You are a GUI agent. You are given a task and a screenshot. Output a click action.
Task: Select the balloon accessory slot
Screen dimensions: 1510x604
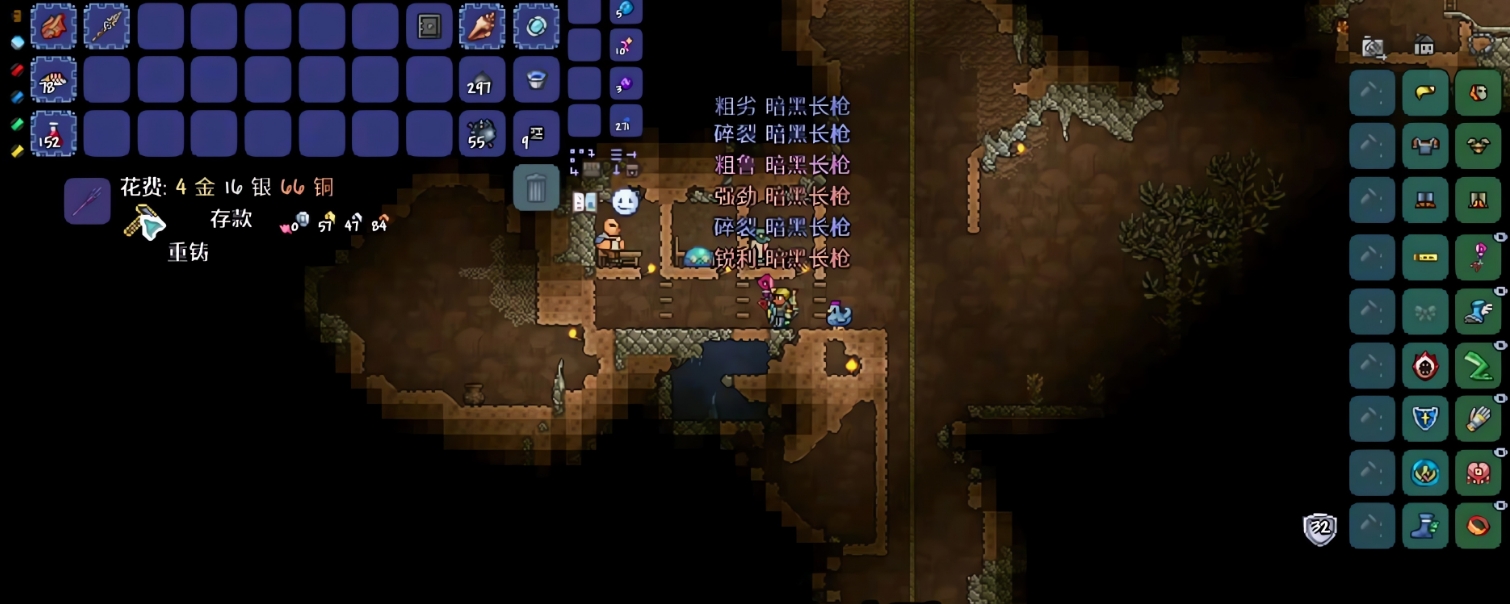point(1478,256)
